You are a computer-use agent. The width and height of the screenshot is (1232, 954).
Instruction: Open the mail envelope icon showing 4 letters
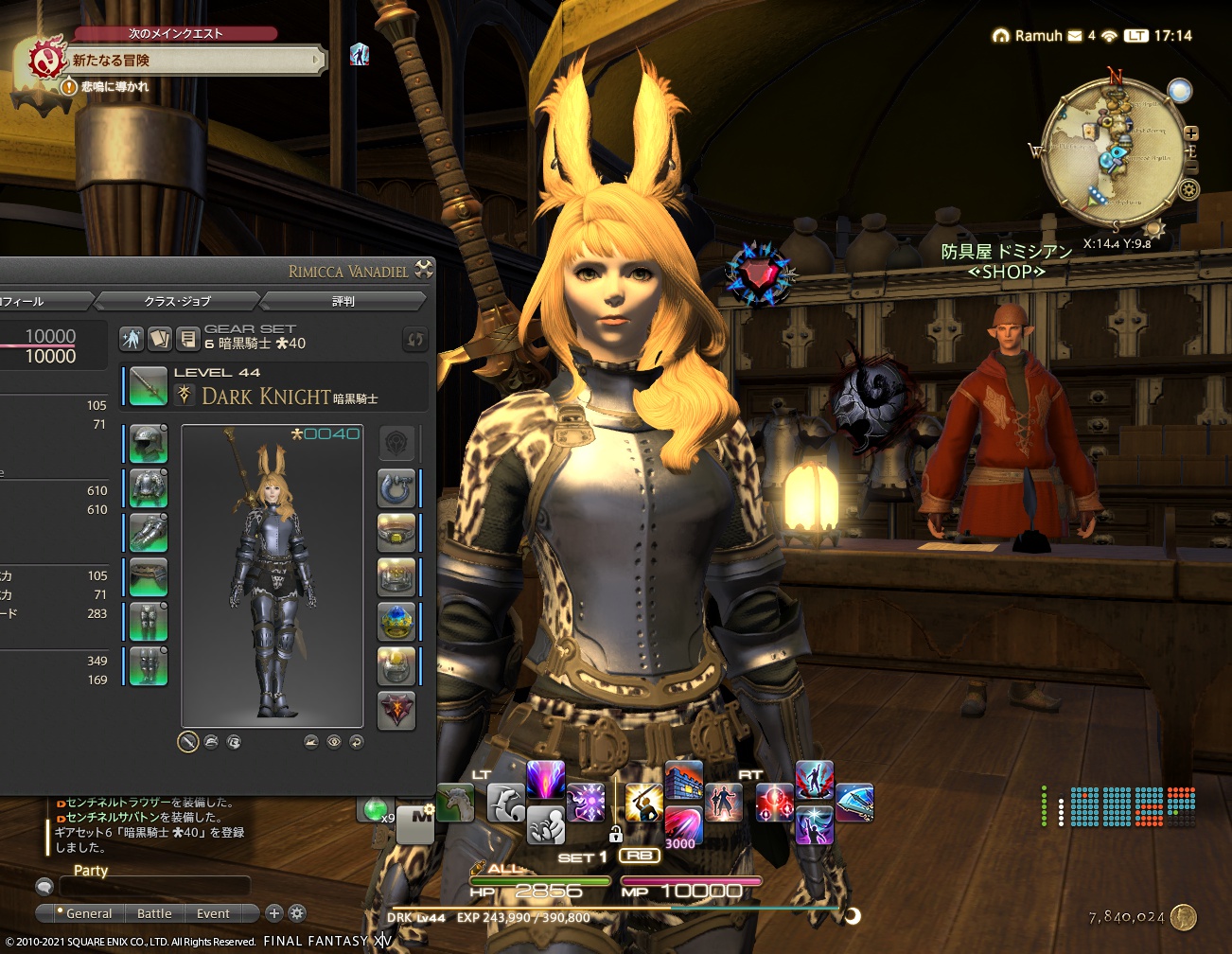(1073, 36)
